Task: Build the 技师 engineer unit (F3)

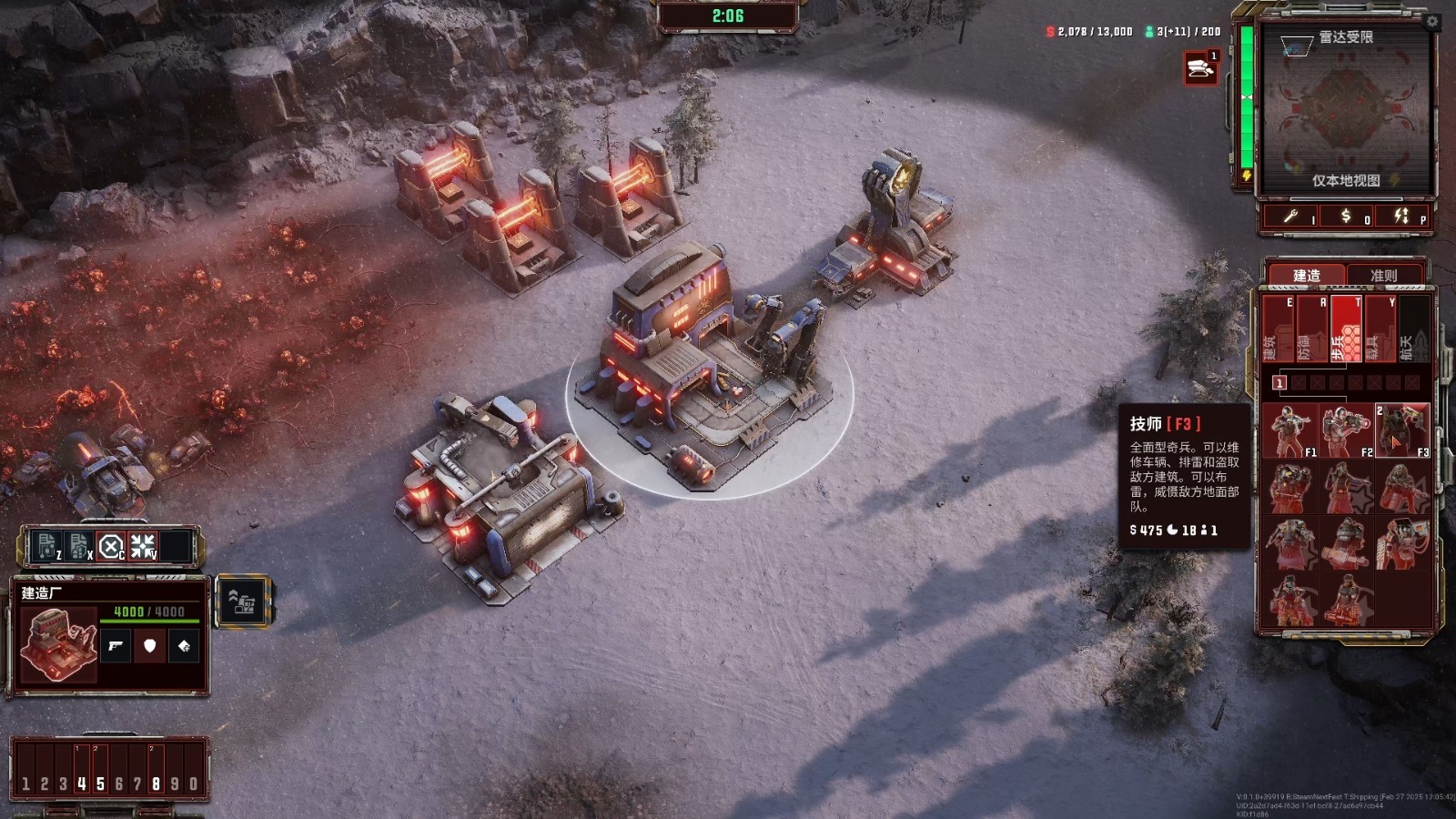Action: click(x=1402, y=430)
